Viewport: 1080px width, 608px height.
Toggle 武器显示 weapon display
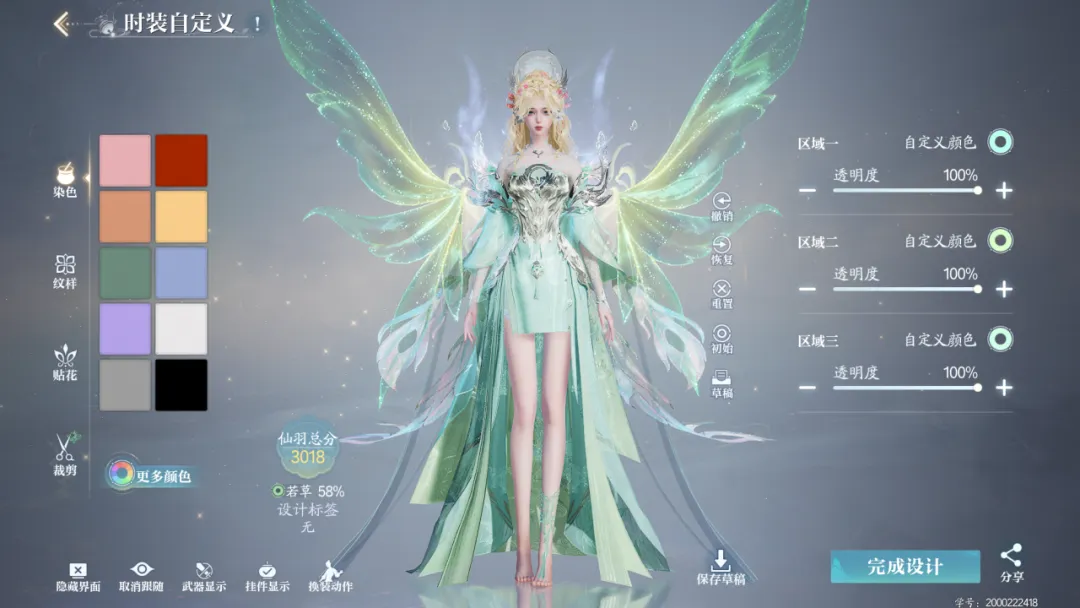(204, 577)
